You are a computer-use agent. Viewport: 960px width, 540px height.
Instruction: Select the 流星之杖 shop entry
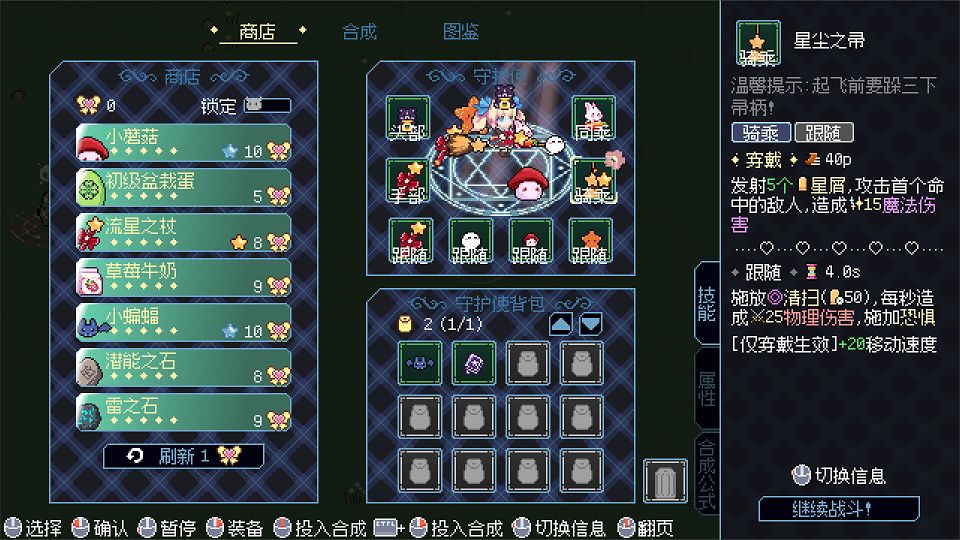coord(183,233)
